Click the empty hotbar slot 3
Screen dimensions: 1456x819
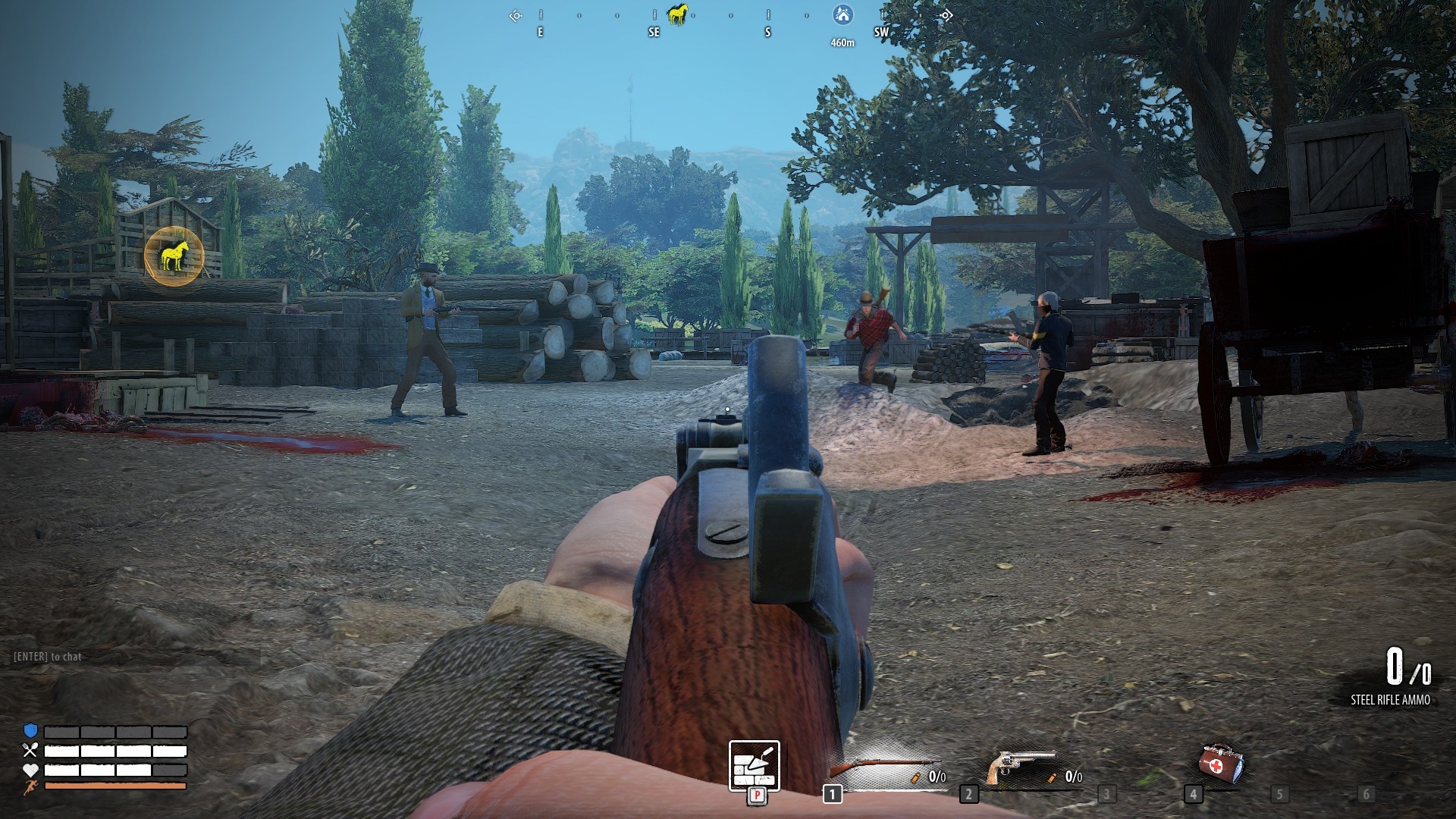click(x=1107, y=795)
